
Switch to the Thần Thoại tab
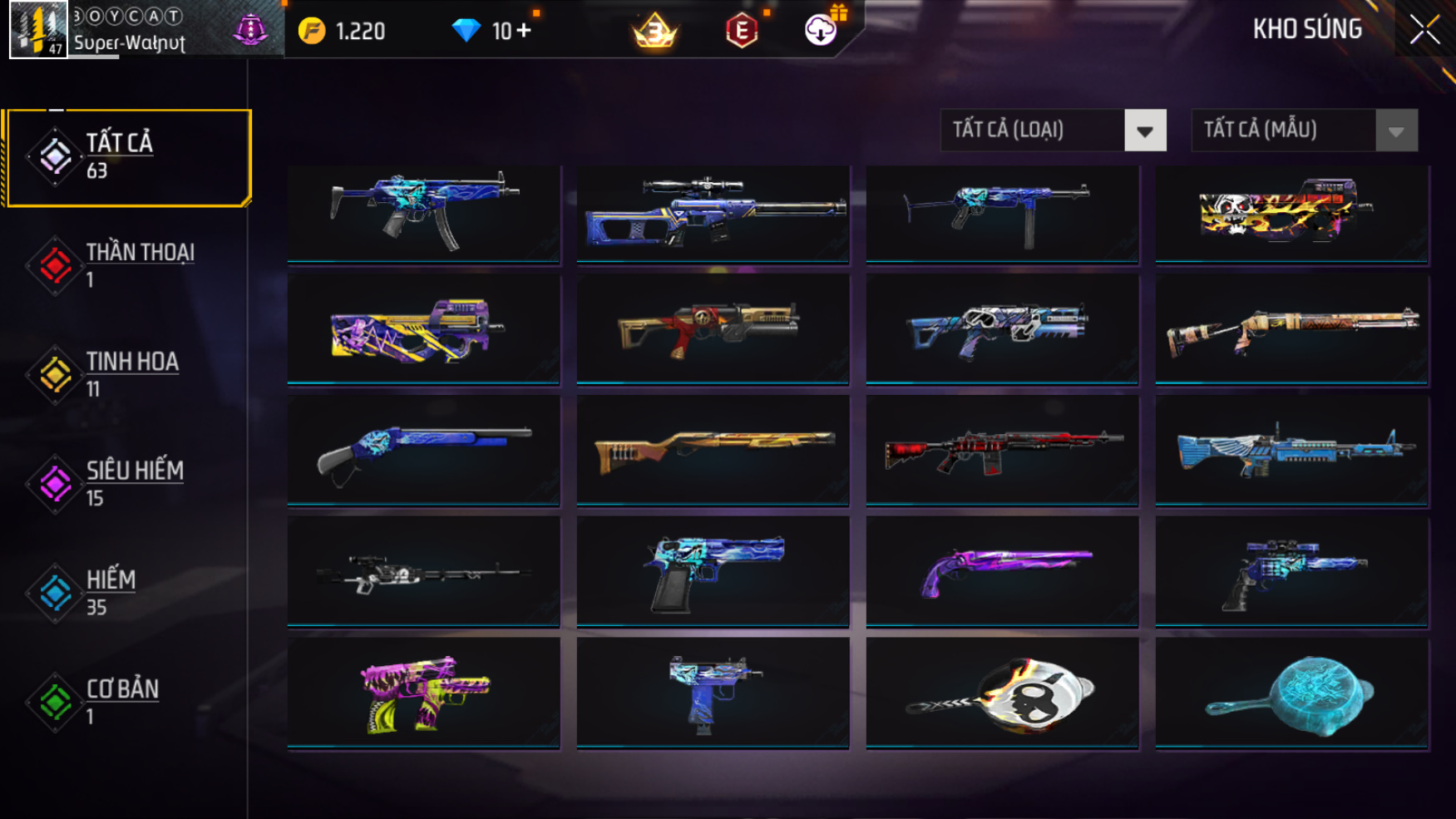point(125,266)
